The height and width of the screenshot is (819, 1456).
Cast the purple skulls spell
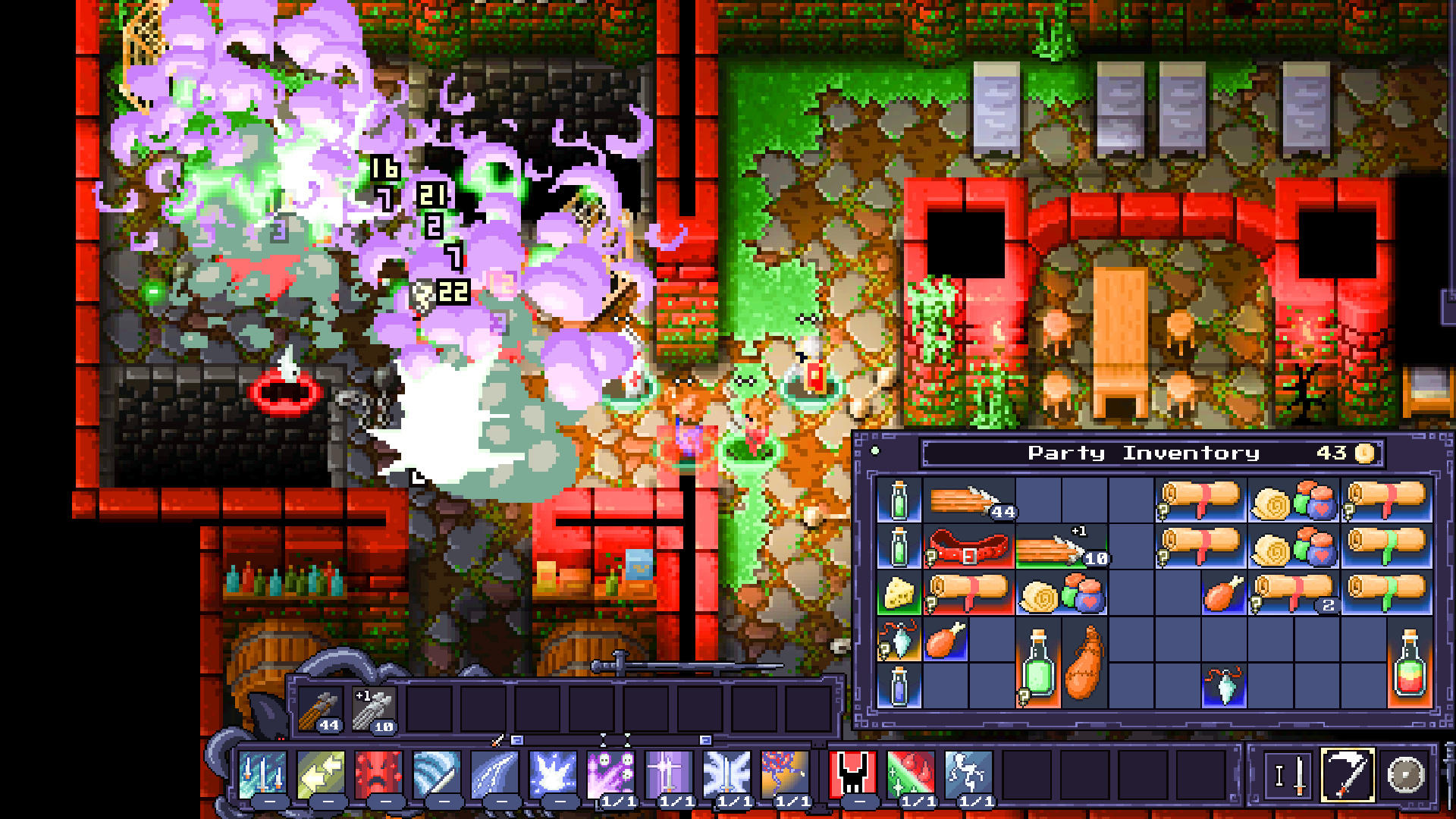pos(610,775)
